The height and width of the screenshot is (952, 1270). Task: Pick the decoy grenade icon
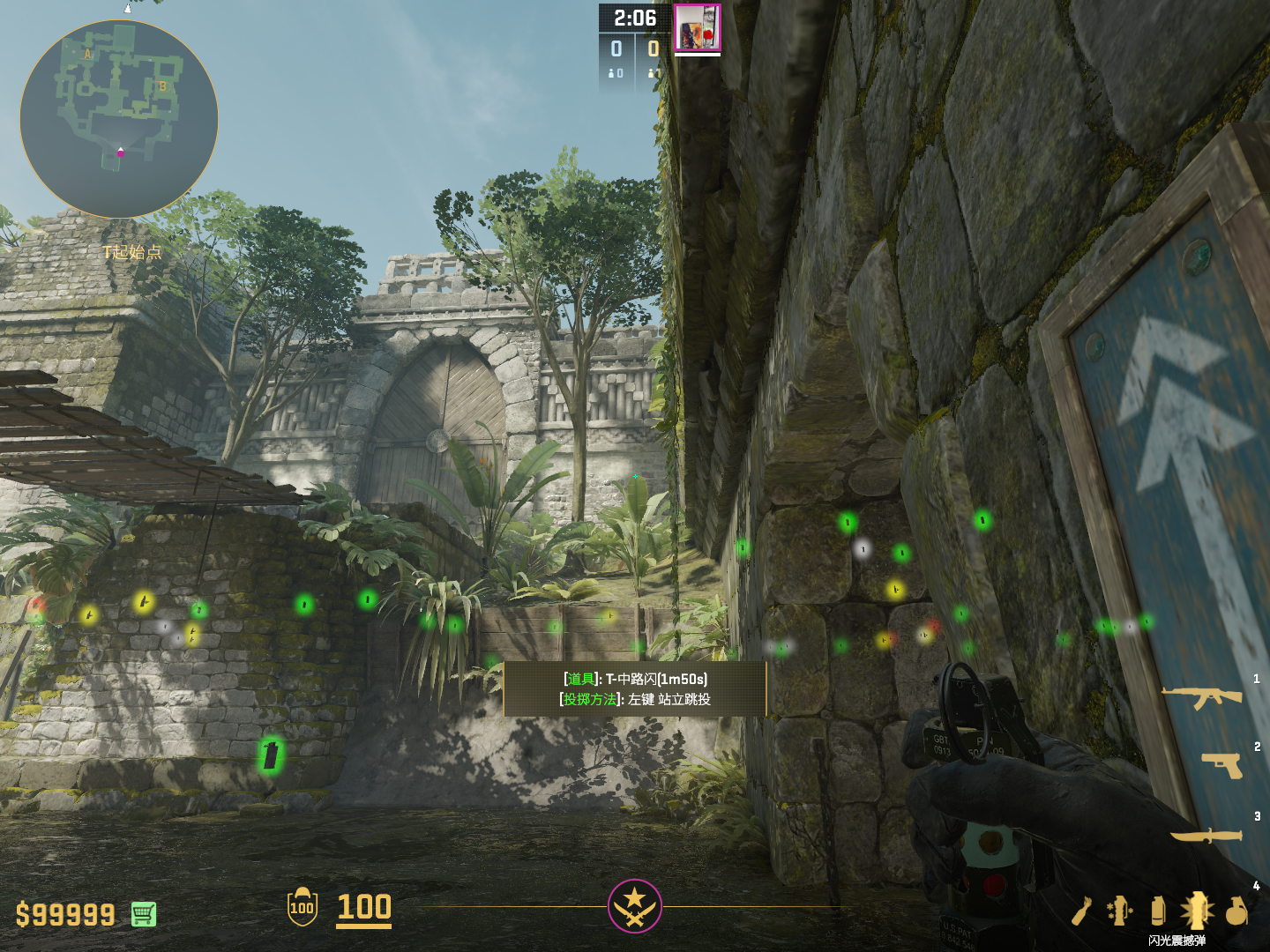pyautogui.click(x=1120, y=911)
